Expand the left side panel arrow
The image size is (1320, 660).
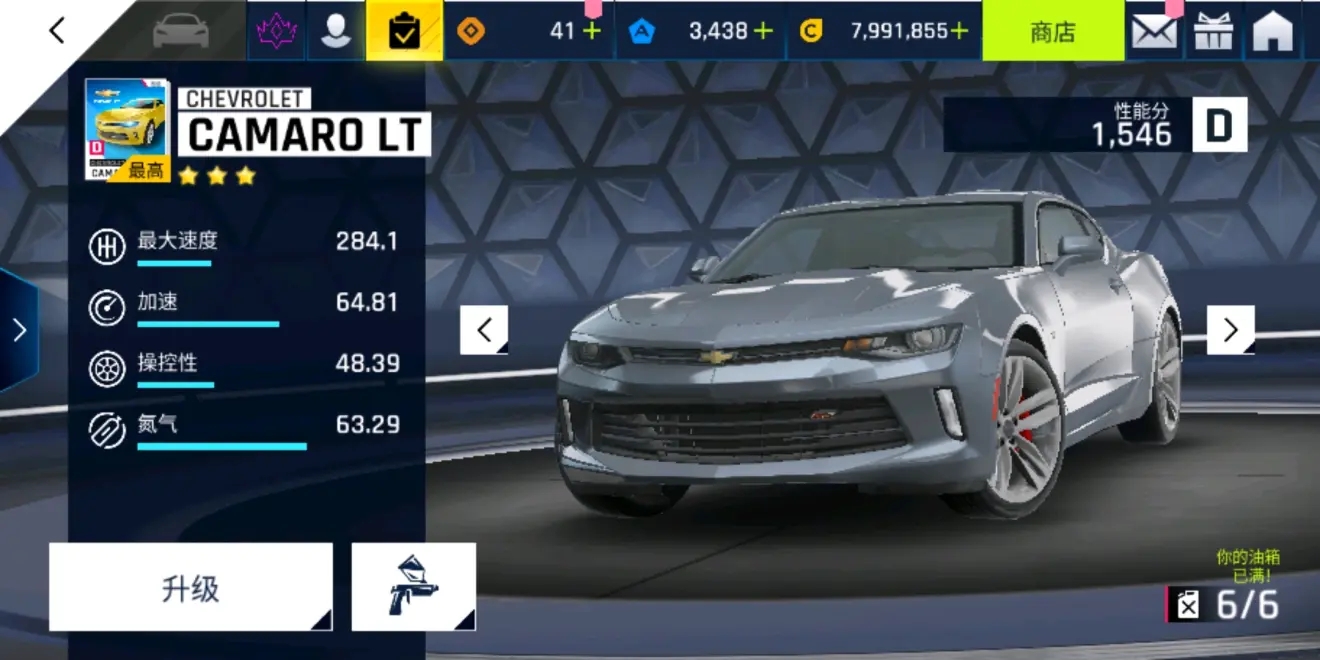19,330
